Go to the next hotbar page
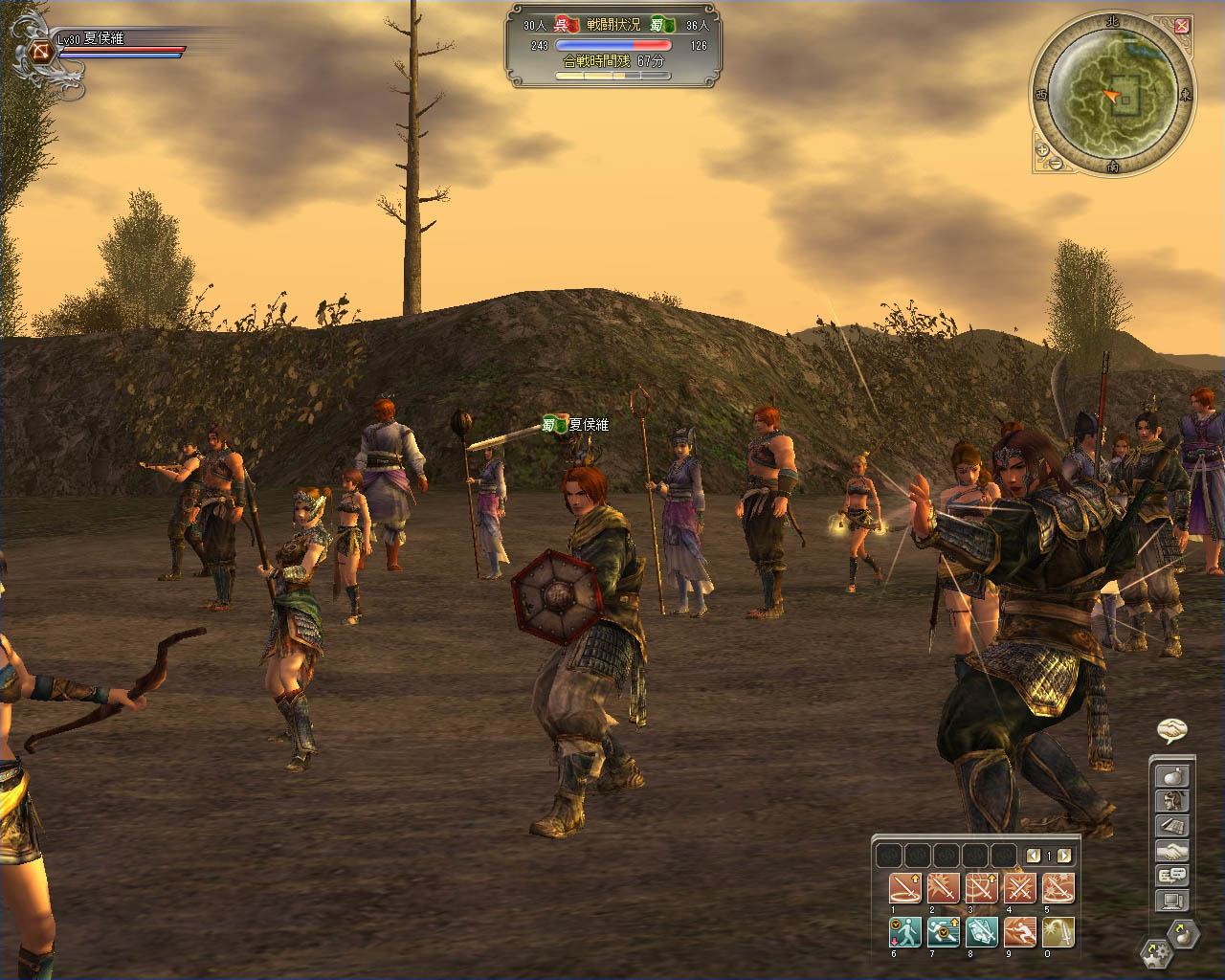The image size is (1225, 980). 1064,856
